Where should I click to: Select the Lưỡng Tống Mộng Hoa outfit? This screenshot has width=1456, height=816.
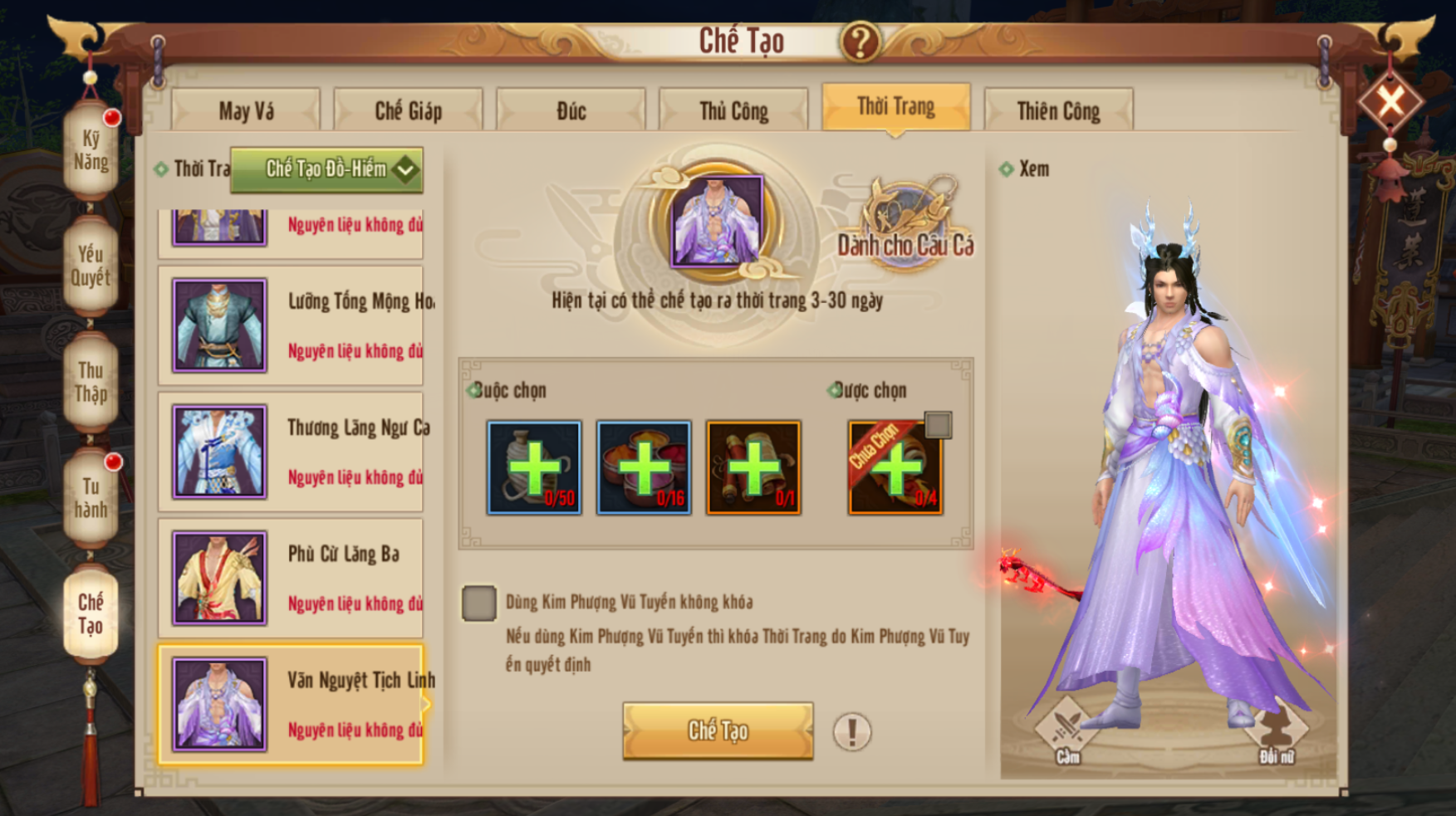pyautogui.click(x=291, y=325)
